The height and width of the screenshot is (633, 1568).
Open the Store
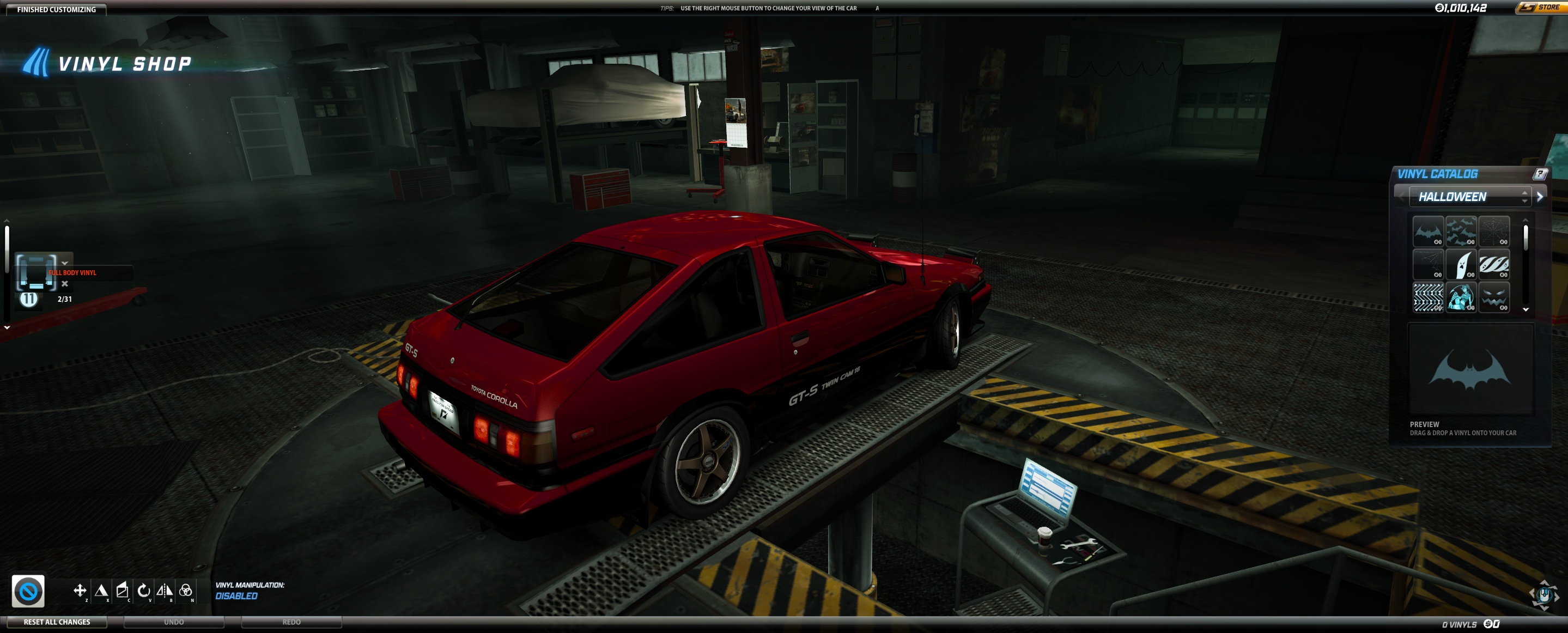coord(1540,8)
